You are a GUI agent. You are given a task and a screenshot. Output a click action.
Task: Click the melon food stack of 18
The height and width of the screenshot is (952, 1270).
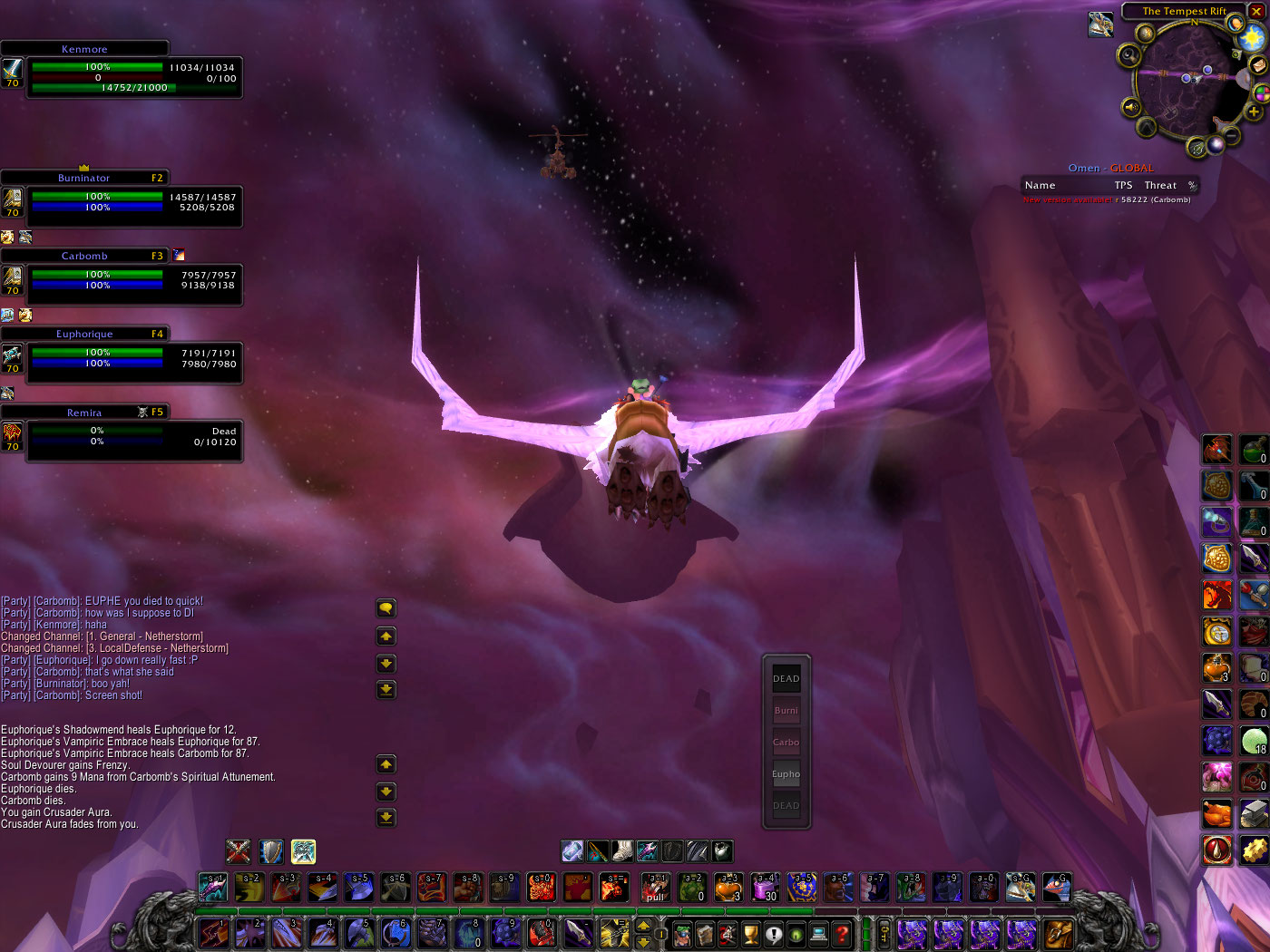(1254, 741)
